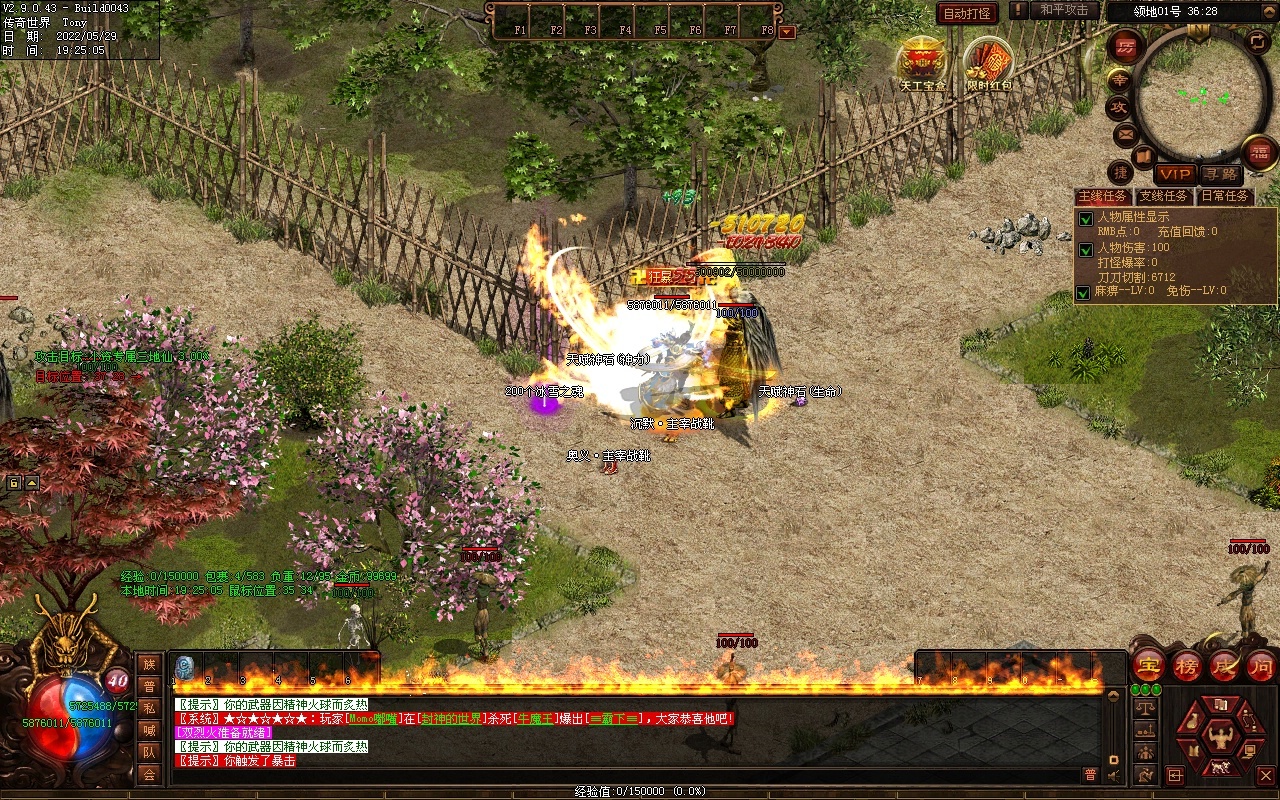Click the 自动打怪 auto-fight button
This screenshot has height=800, width=1280.
coord(967,13)
